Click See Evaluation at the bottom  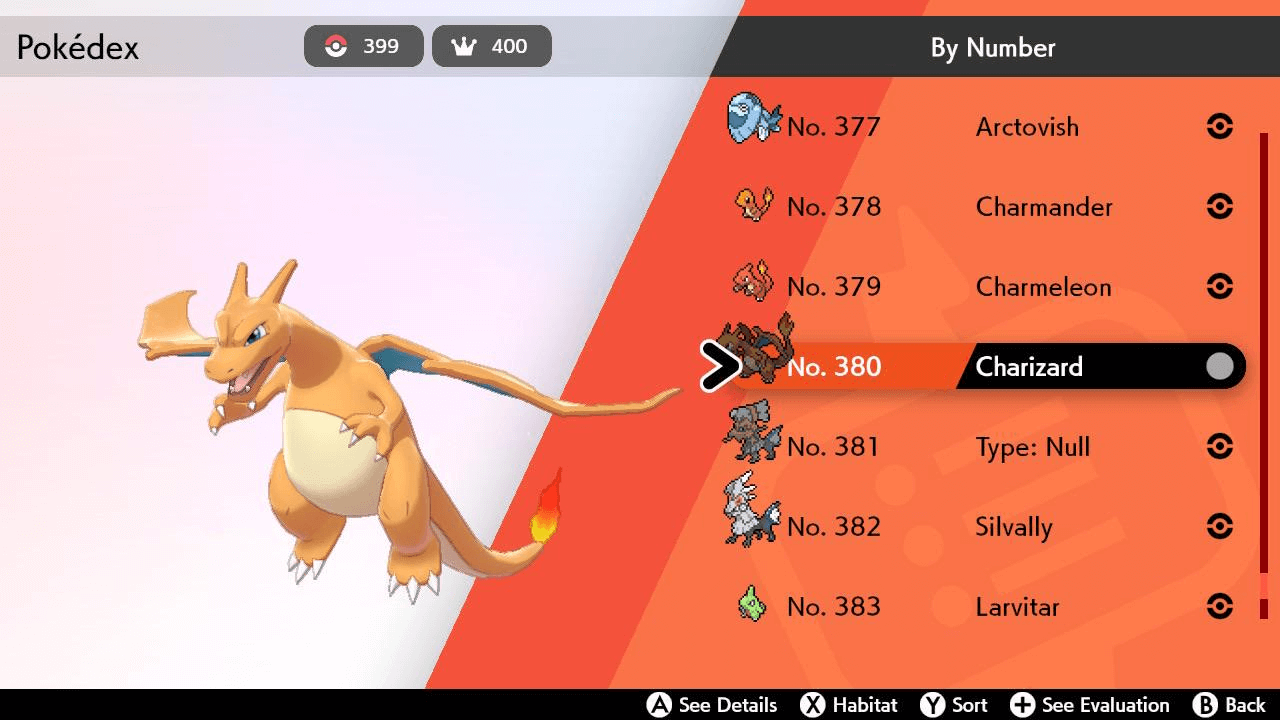click(x=1090, y=704)
